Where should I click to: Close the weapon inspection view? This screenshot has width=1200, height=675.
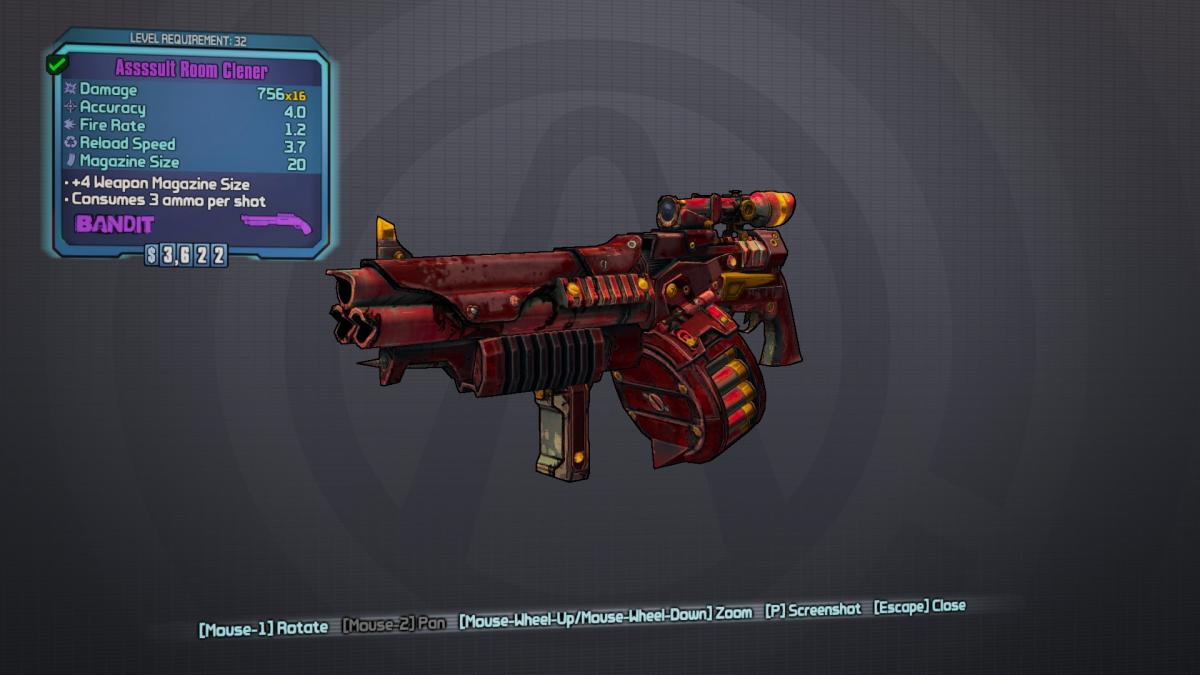pyautogui.click(x=920, y=607)
